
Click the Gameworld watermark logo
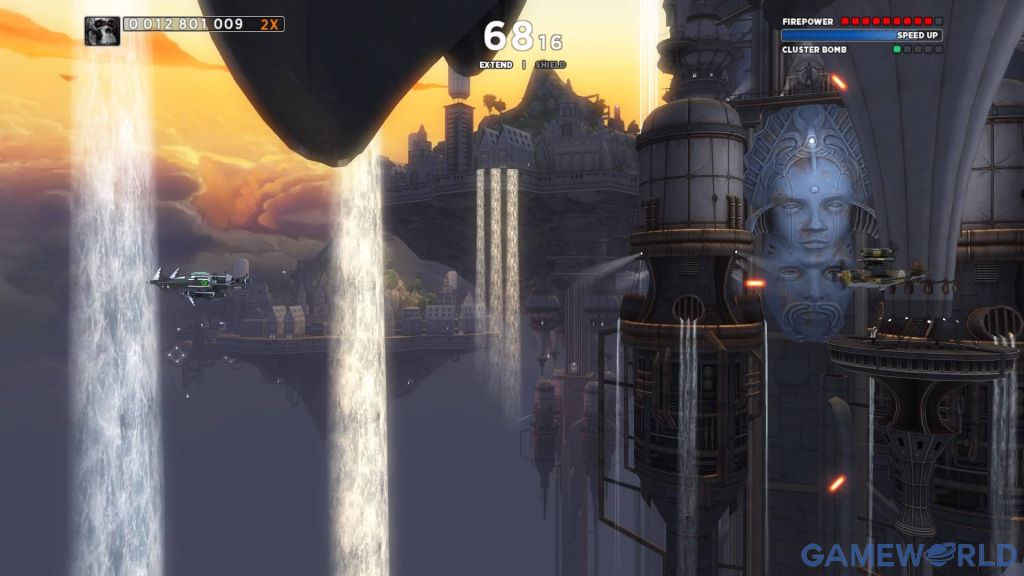pyautogui.click(x=908, y=555)
